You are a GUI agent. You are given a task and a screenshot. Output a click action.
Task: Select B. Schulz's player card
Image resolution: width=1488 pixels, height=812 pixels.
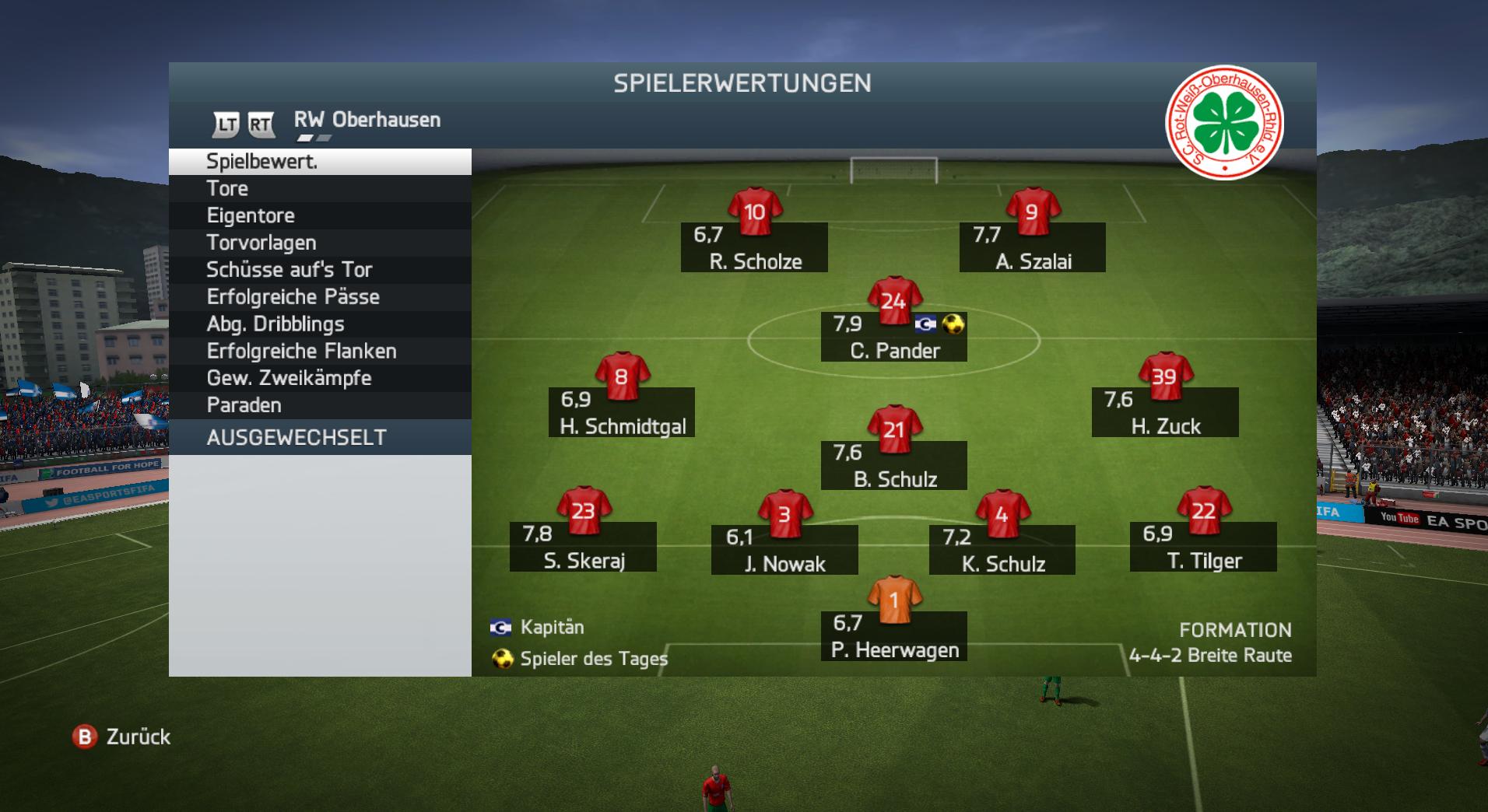coord(893,465)
